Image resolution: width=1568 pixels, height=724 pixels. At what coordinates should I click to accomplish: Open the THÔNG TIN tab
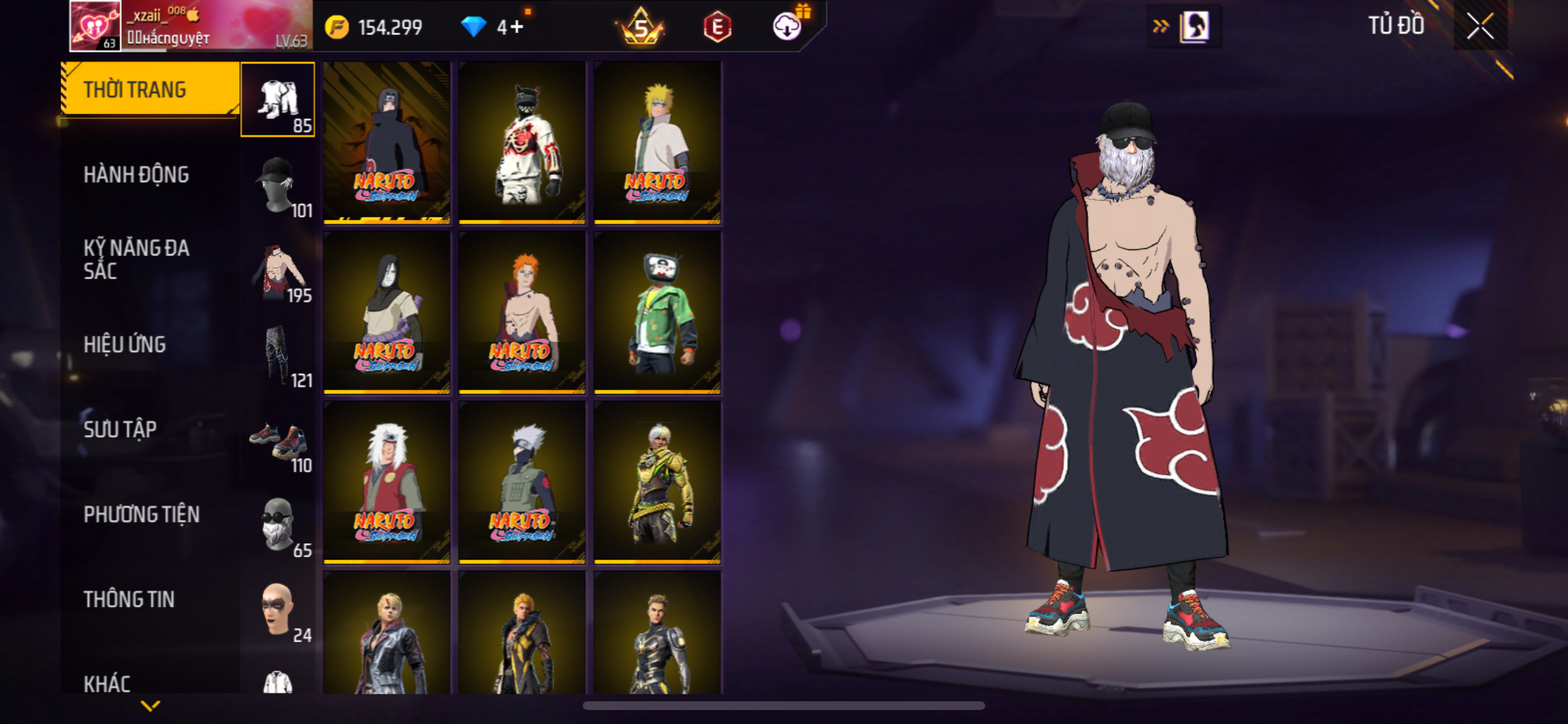click(129, 599)
